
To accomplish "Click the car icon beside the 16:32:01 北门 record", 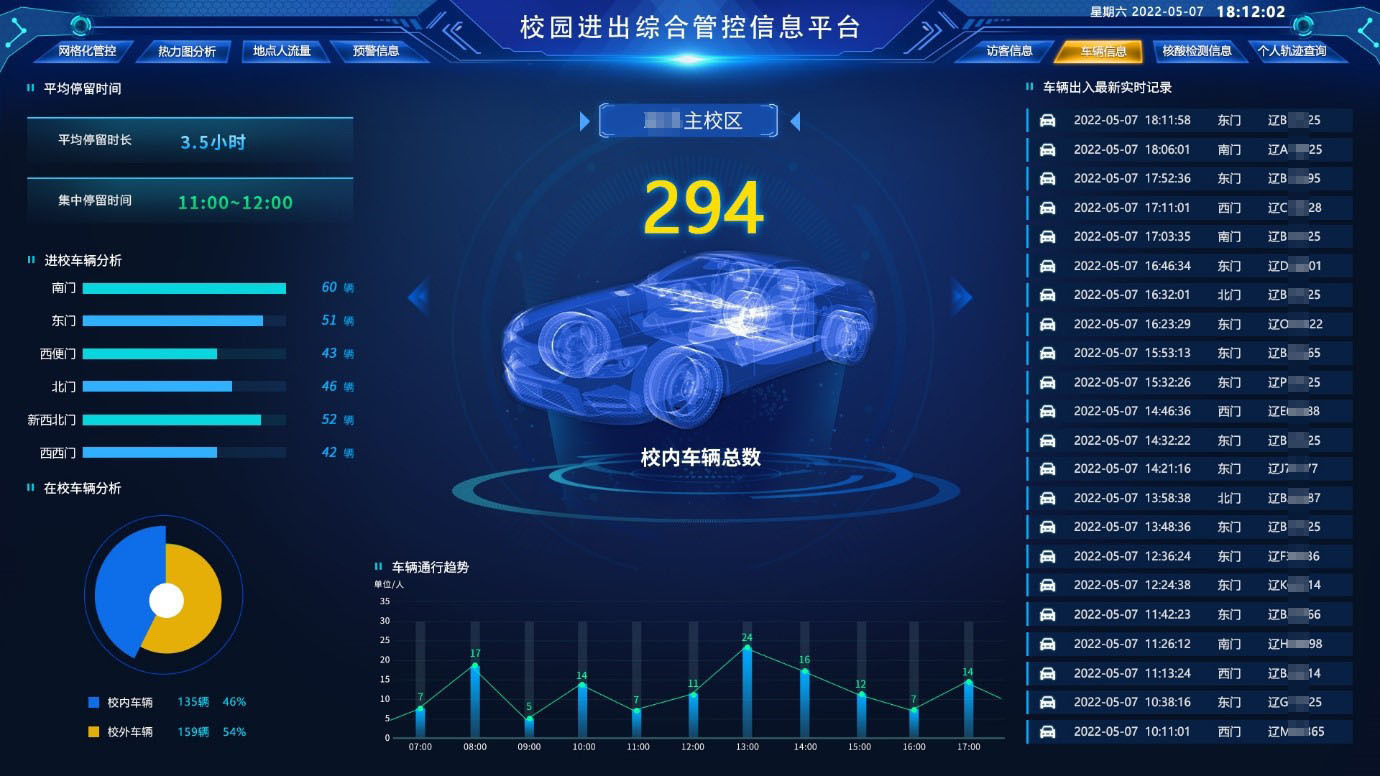I will tap(1046, 295).
